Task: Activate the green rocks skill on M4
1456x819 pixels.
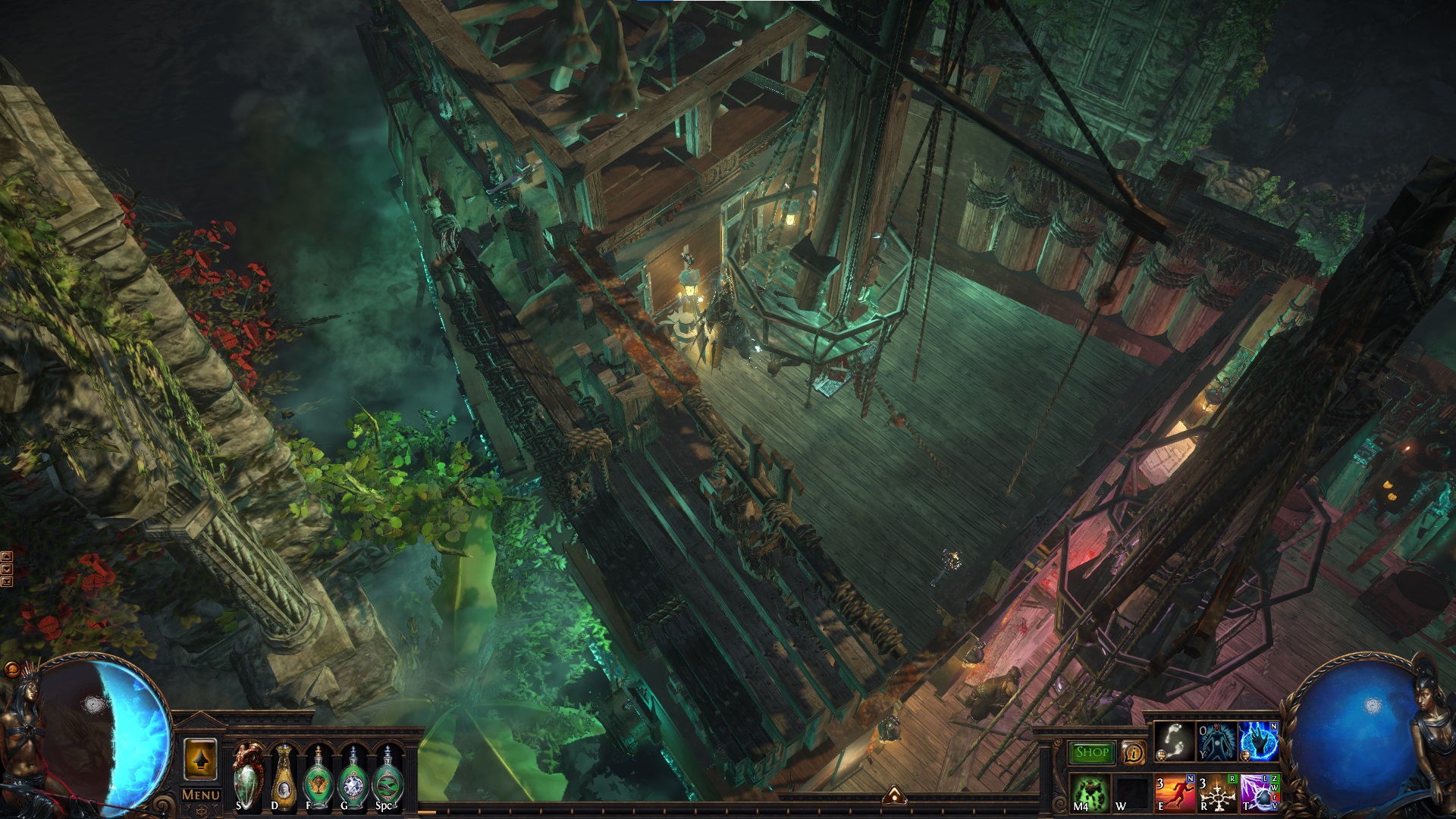Action: [x=1090, y=792]
